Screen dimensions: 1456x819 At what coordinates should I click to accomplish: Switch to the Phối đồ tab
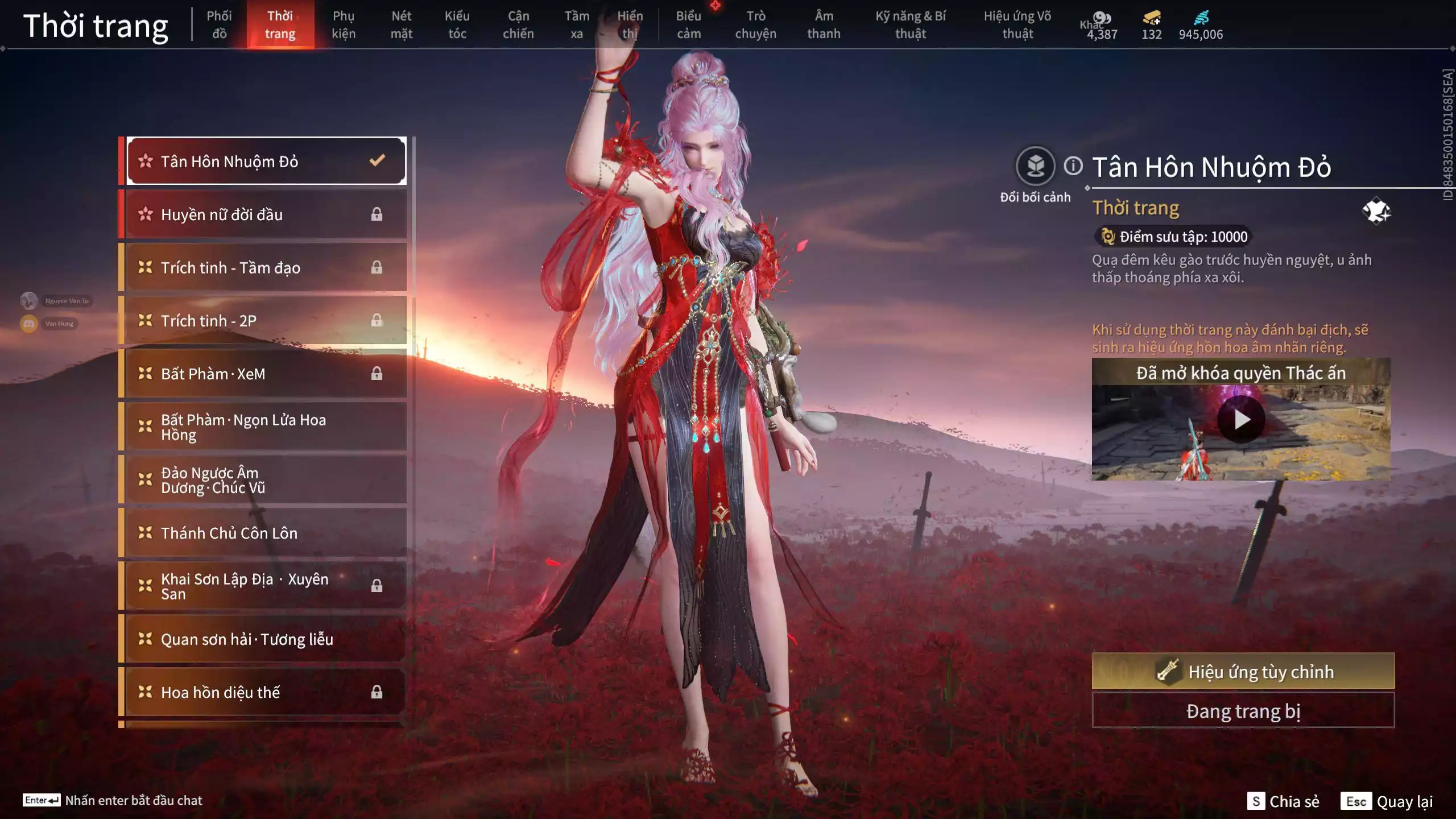tap(219, 24)
